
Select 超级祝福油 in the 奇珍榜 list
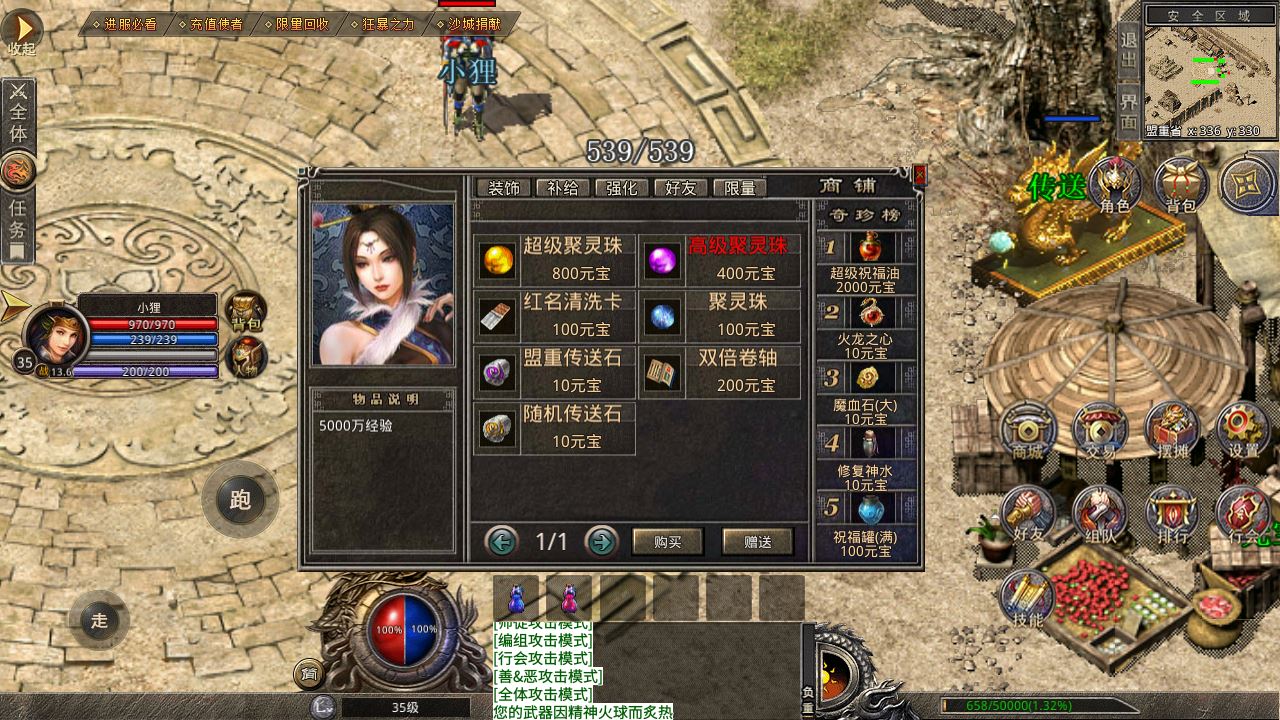point(866,263)
